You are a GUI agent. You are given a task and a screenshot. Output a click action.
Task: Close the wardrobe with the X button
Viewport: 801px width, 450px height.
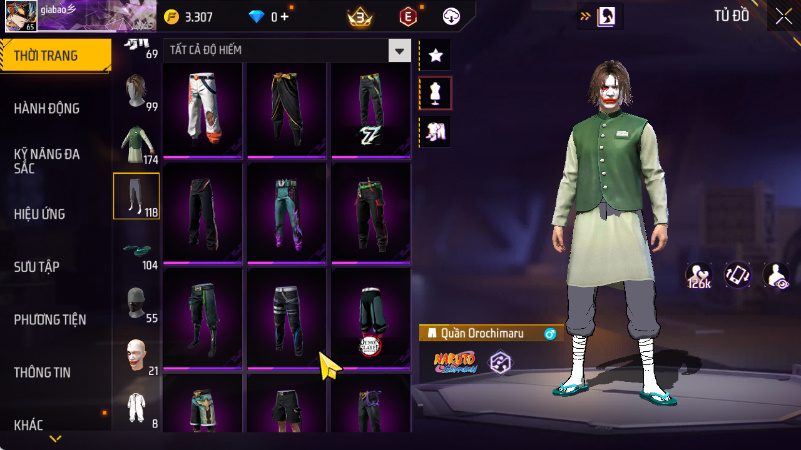click(x=782, y=16)
